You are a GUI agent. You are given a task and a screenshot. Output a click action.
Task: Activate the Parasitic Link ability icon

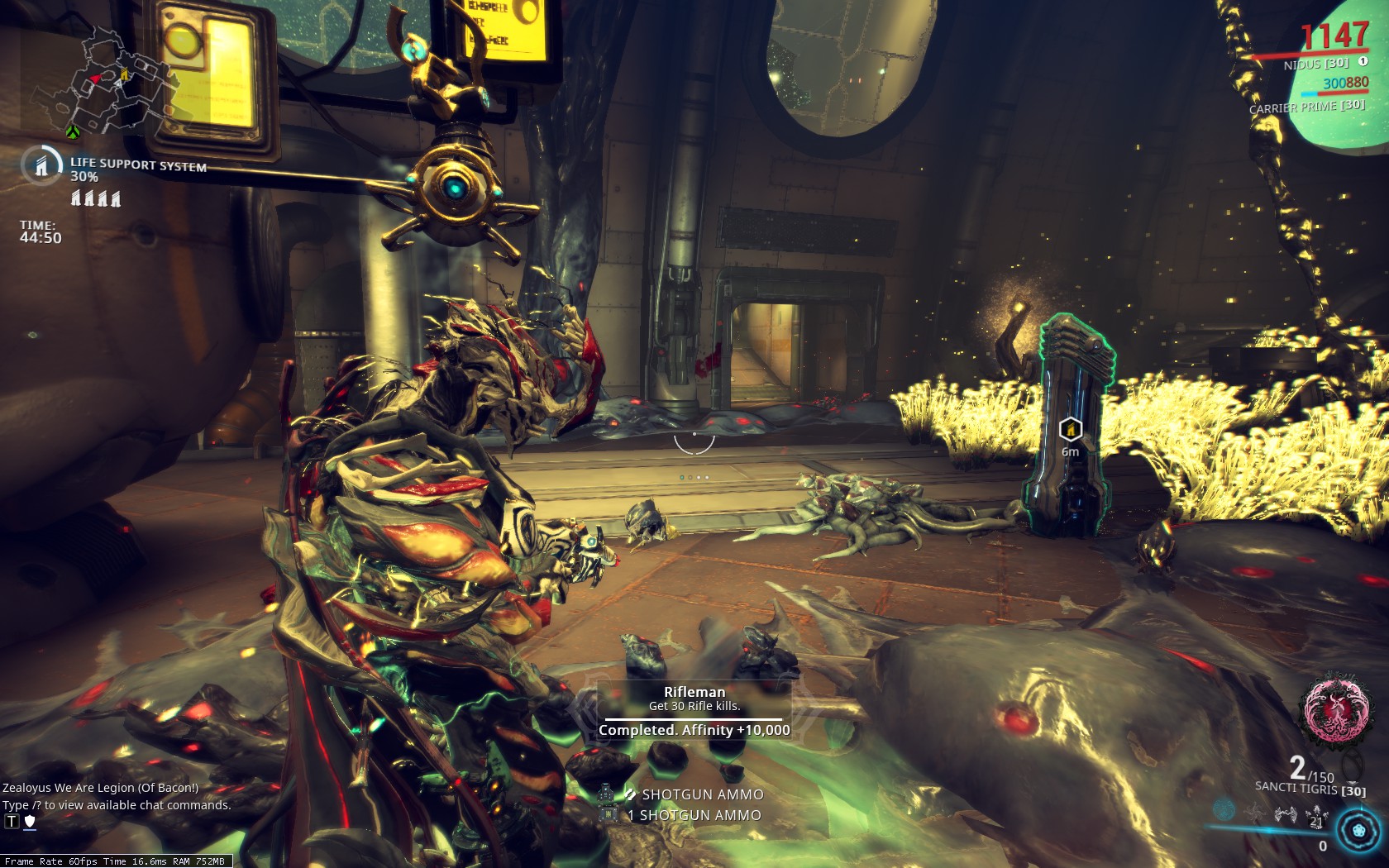coord(1285,815)
